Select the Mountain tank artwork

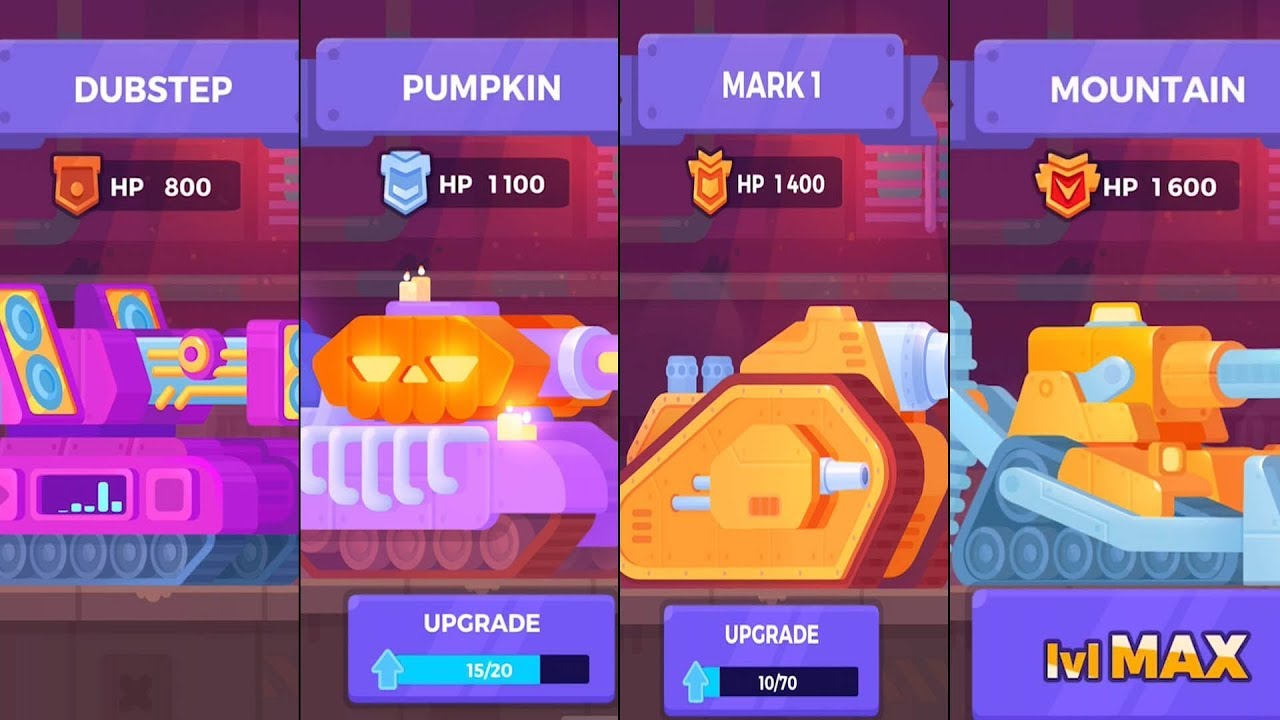point(1110,430)
